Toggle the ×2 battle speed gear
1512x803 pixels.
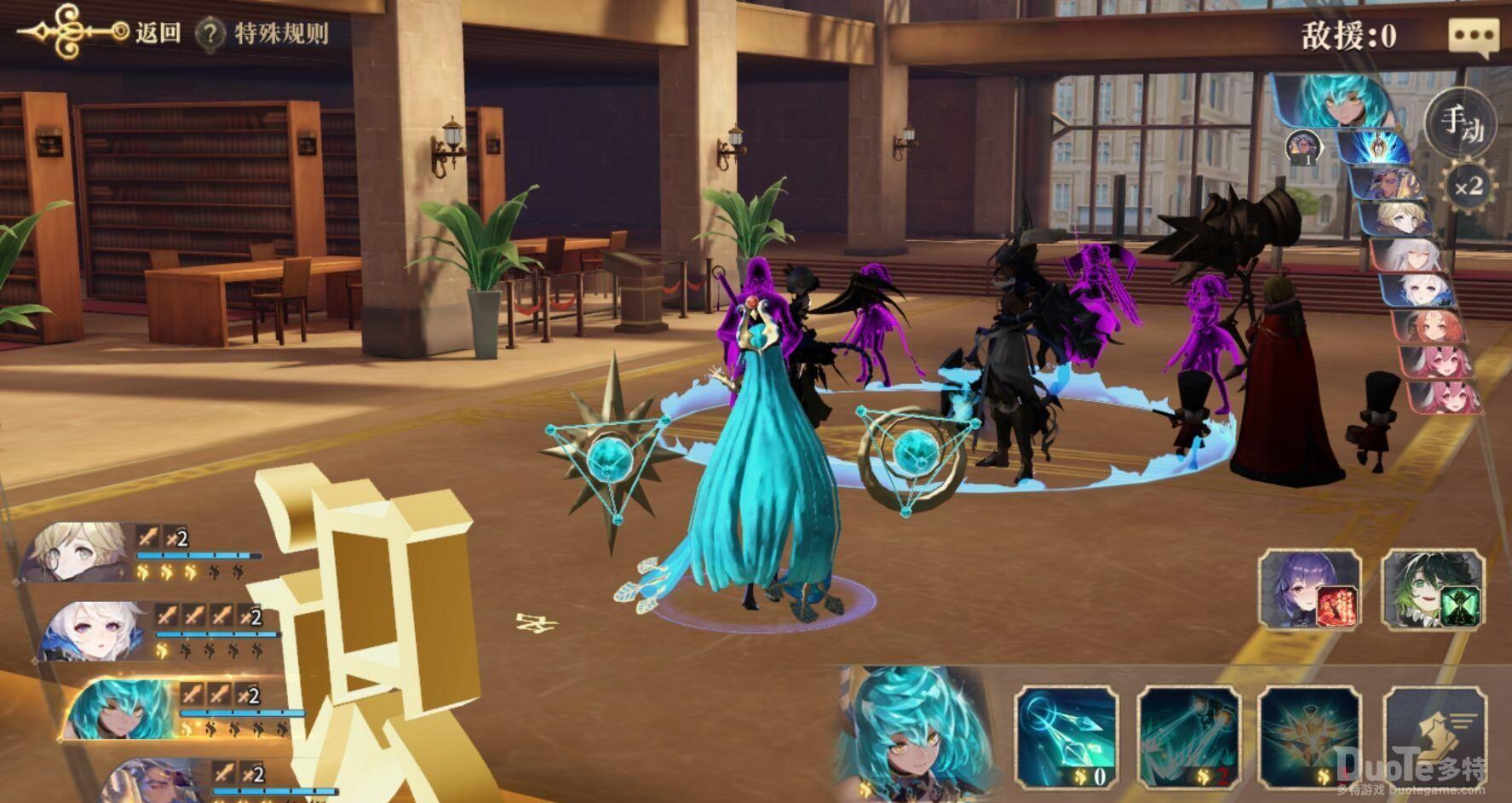[1468, 185]
